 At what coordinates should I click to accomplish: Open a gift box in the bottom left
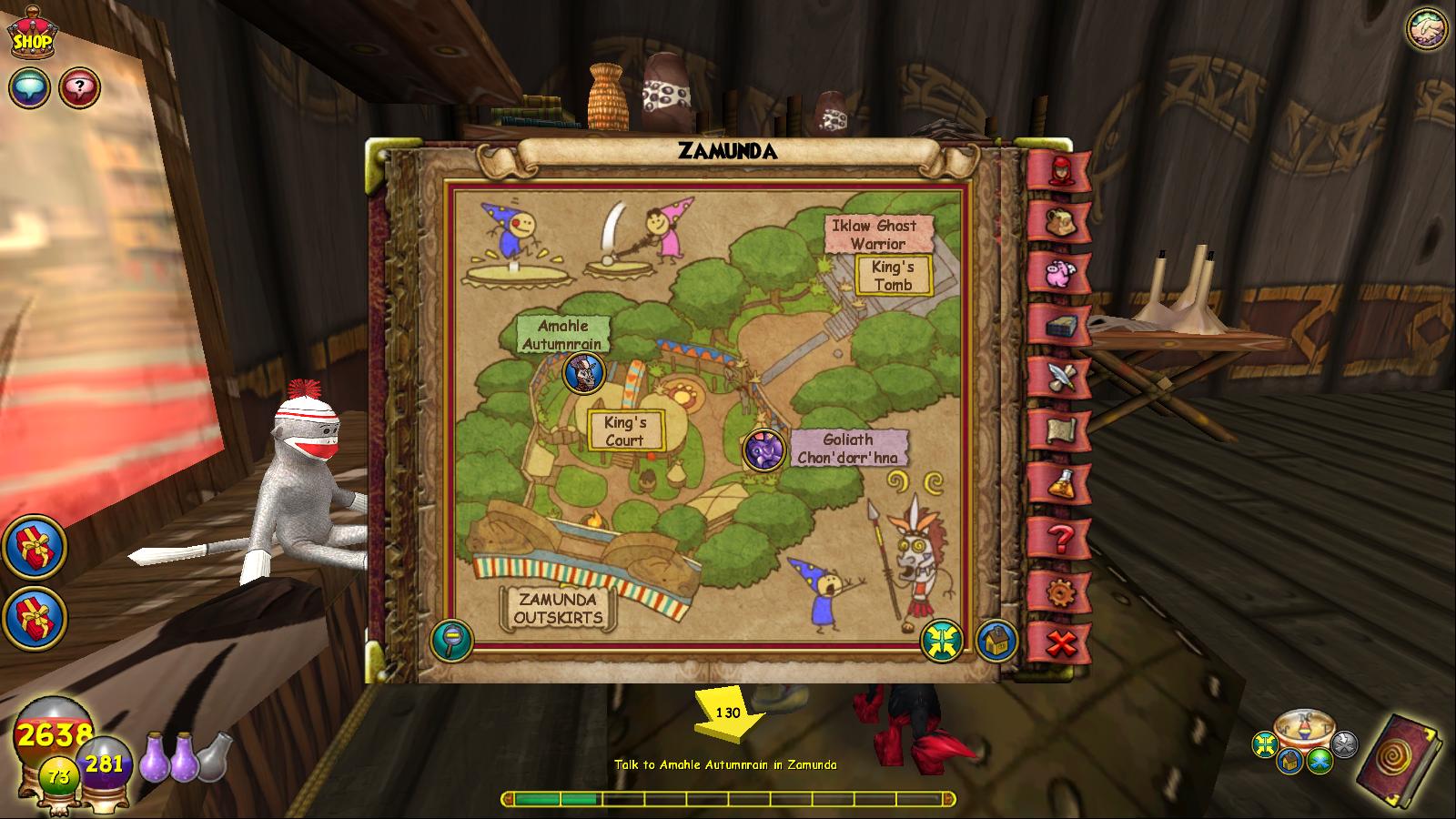tap(35, 546)
